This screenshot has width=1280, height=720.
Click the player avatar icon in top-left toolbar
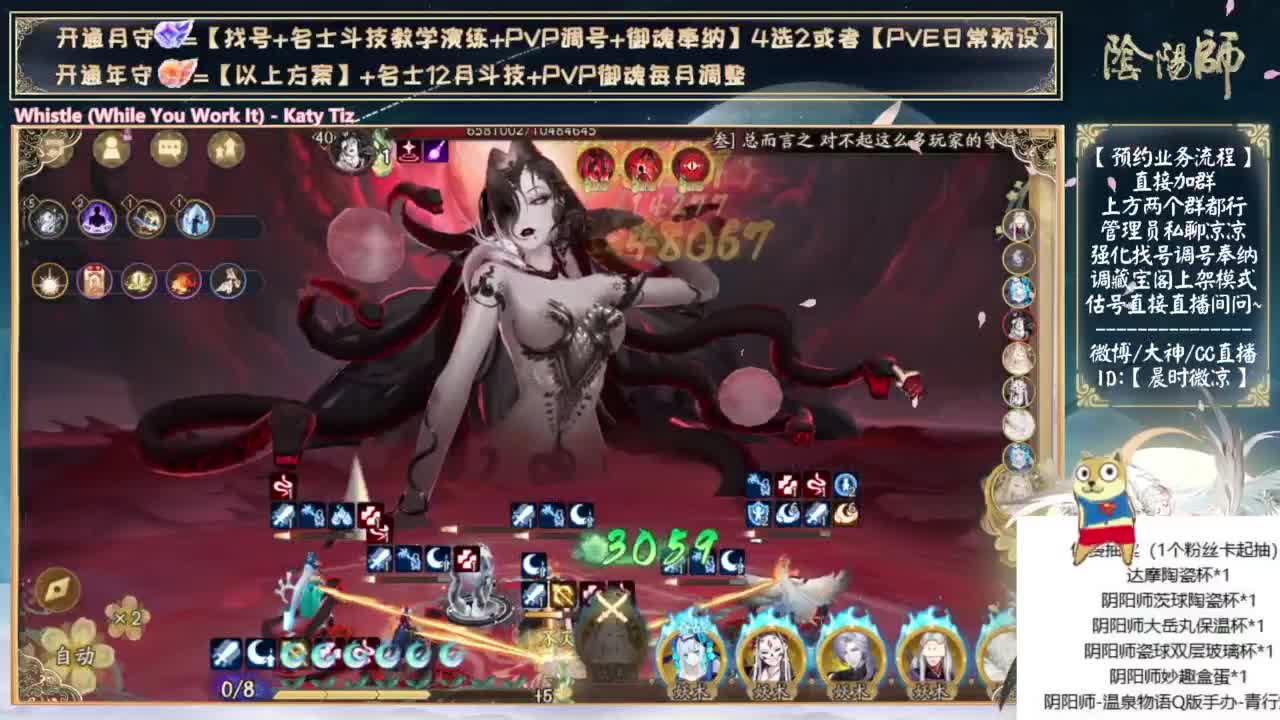tap(111, 148)
